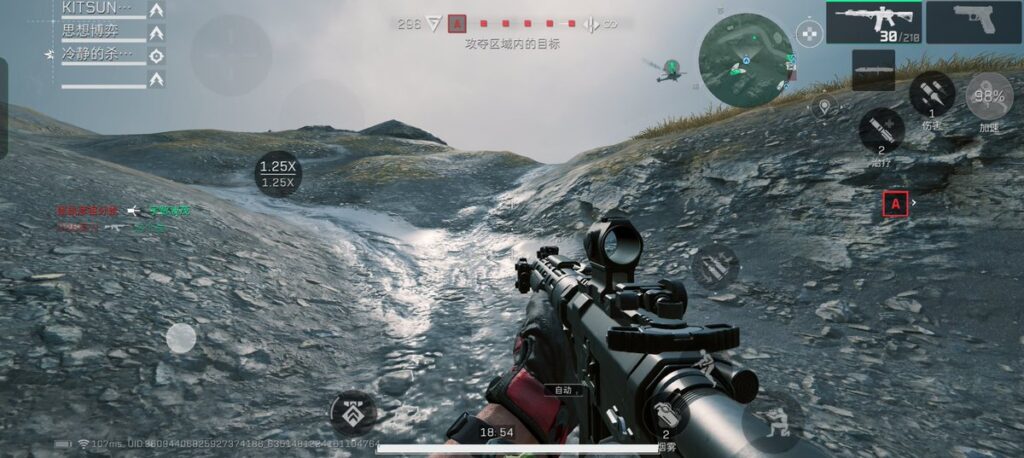
Task: Switch the 自动 fire mode
Action: pos(563,390)
